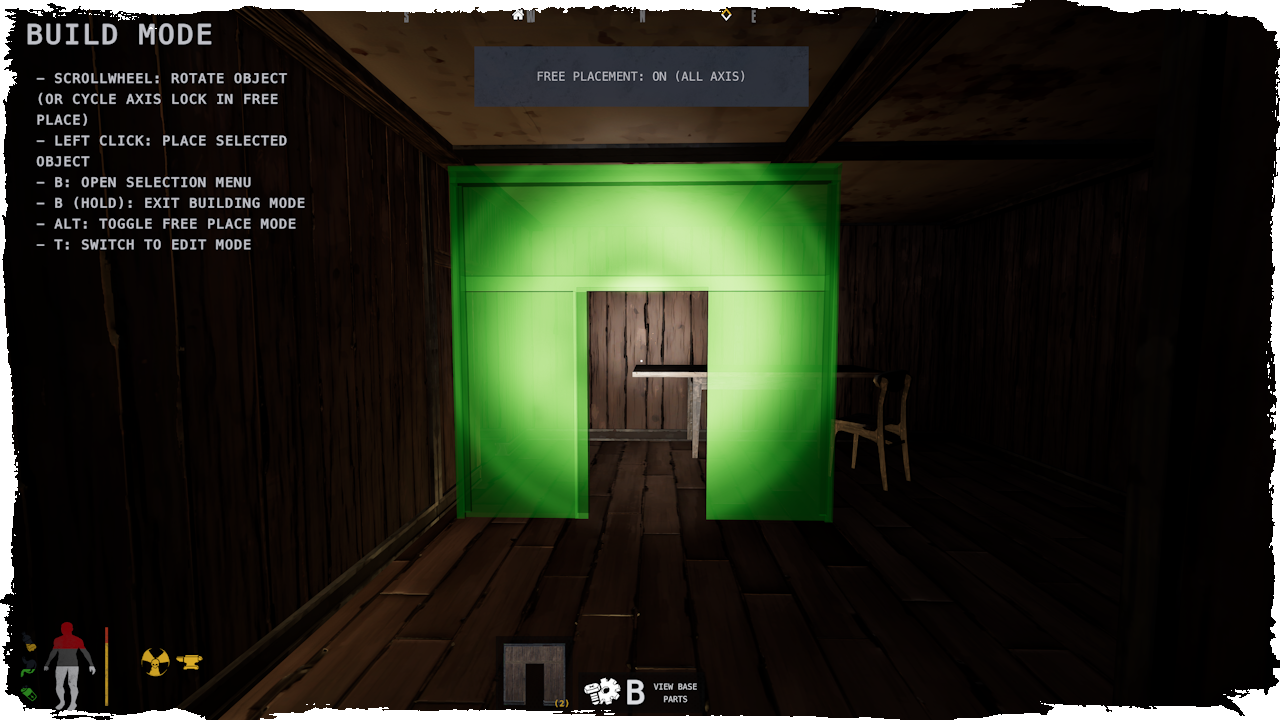The image size is (1280, 720).
Task: Toggle the FREE PLACEMENT setting banner
Action: click(x=640, y=76)
